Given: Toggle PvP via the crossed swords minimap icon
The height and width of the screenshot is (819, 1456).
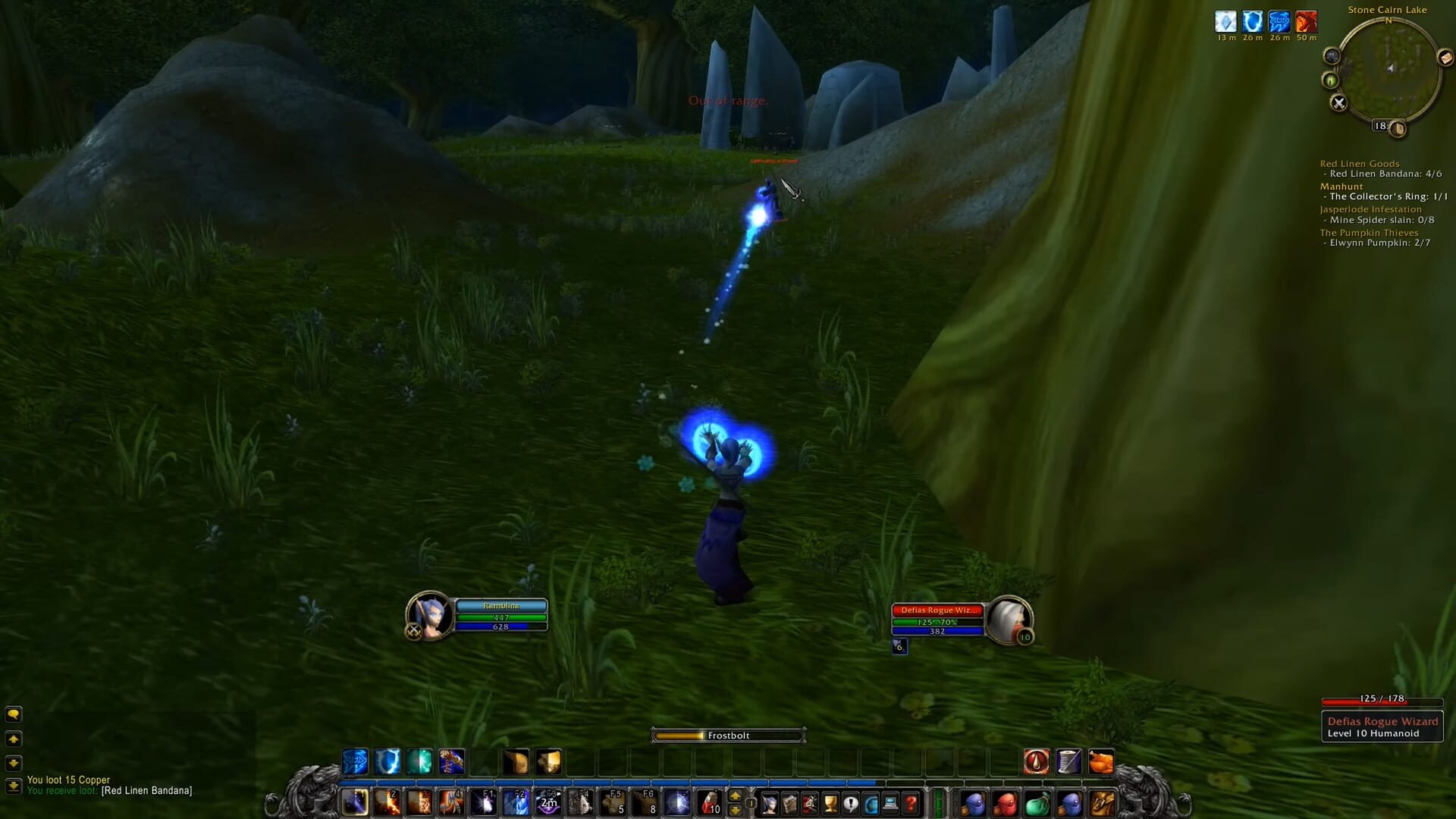Looking at the screenshot, I should (x=1338, y=102).
